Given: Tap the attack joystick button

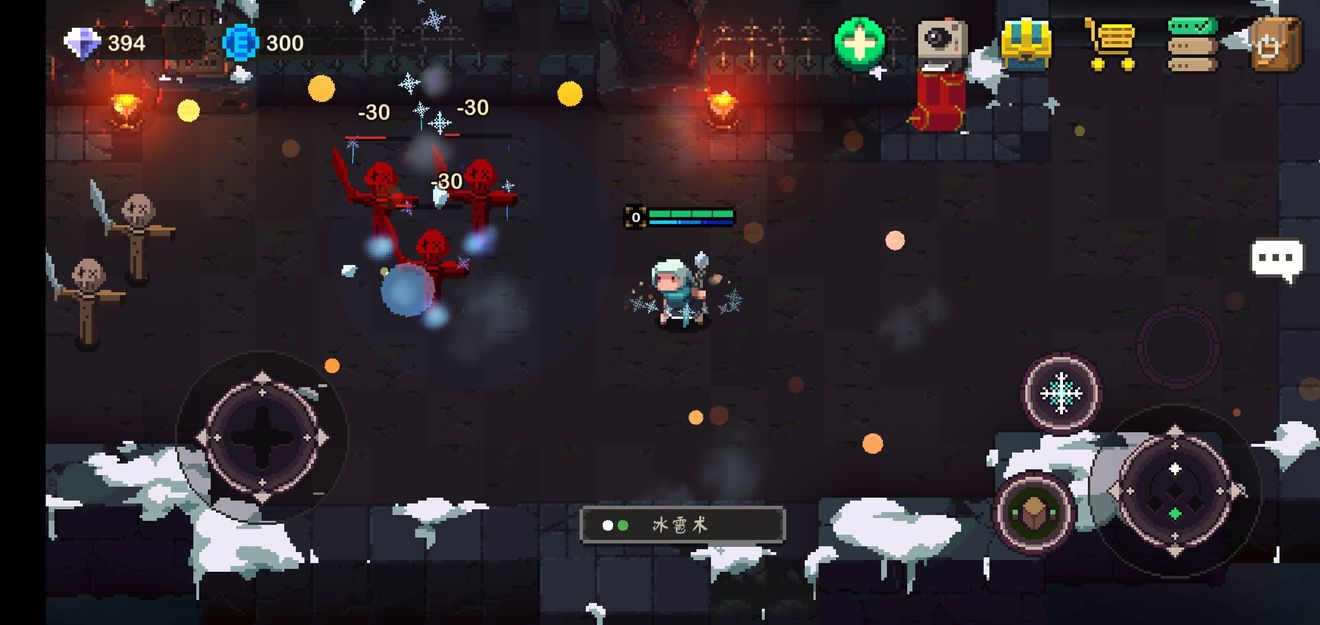Looking at the screenshot, I should 1175,490.
